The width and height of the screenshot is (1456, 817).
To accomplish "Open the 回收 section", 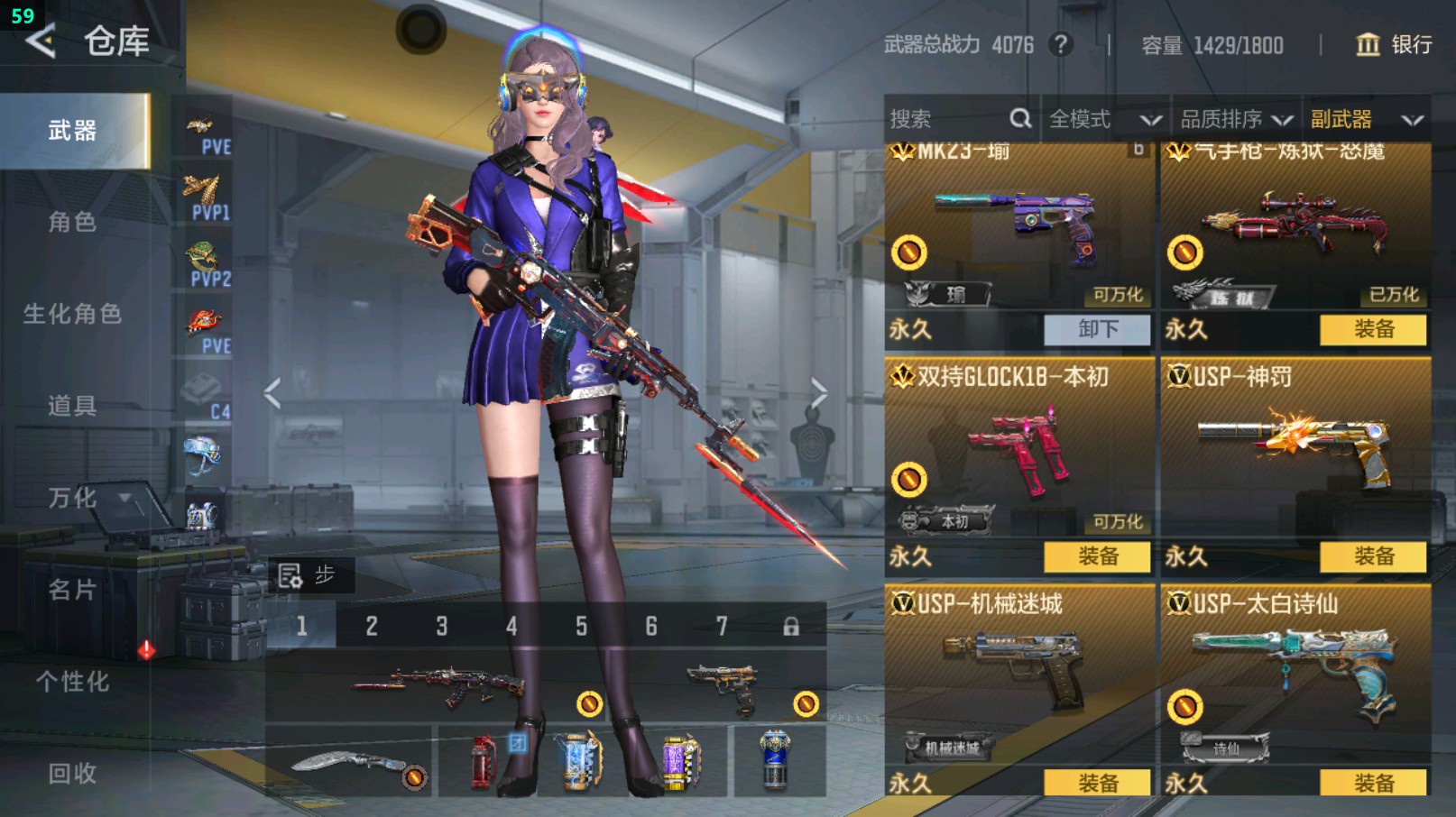I will pyautogui.click(x=72, y=773).
